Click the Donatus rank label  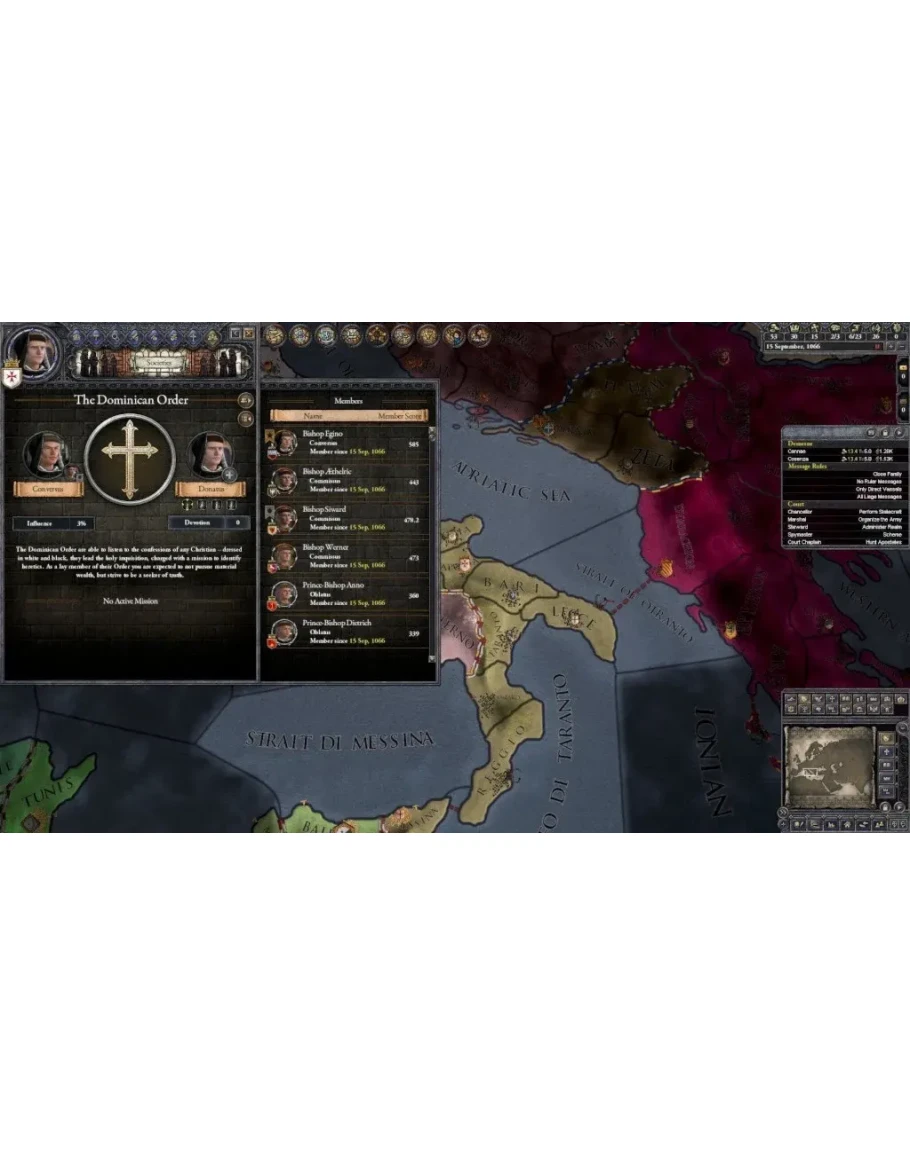[211, 489]
